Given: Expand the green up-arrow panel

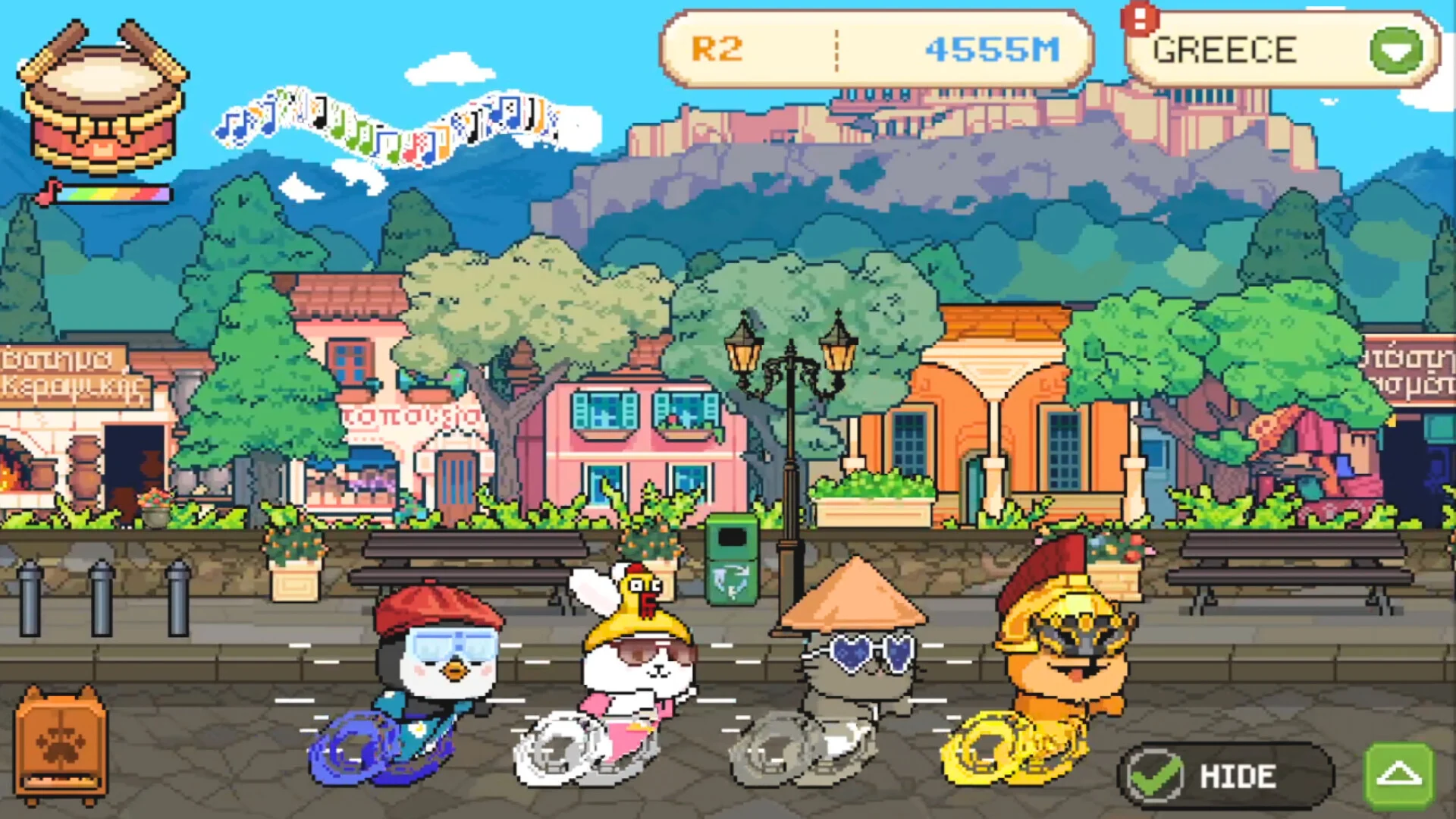Looking at the screenshot, I should coord(1399,775).
